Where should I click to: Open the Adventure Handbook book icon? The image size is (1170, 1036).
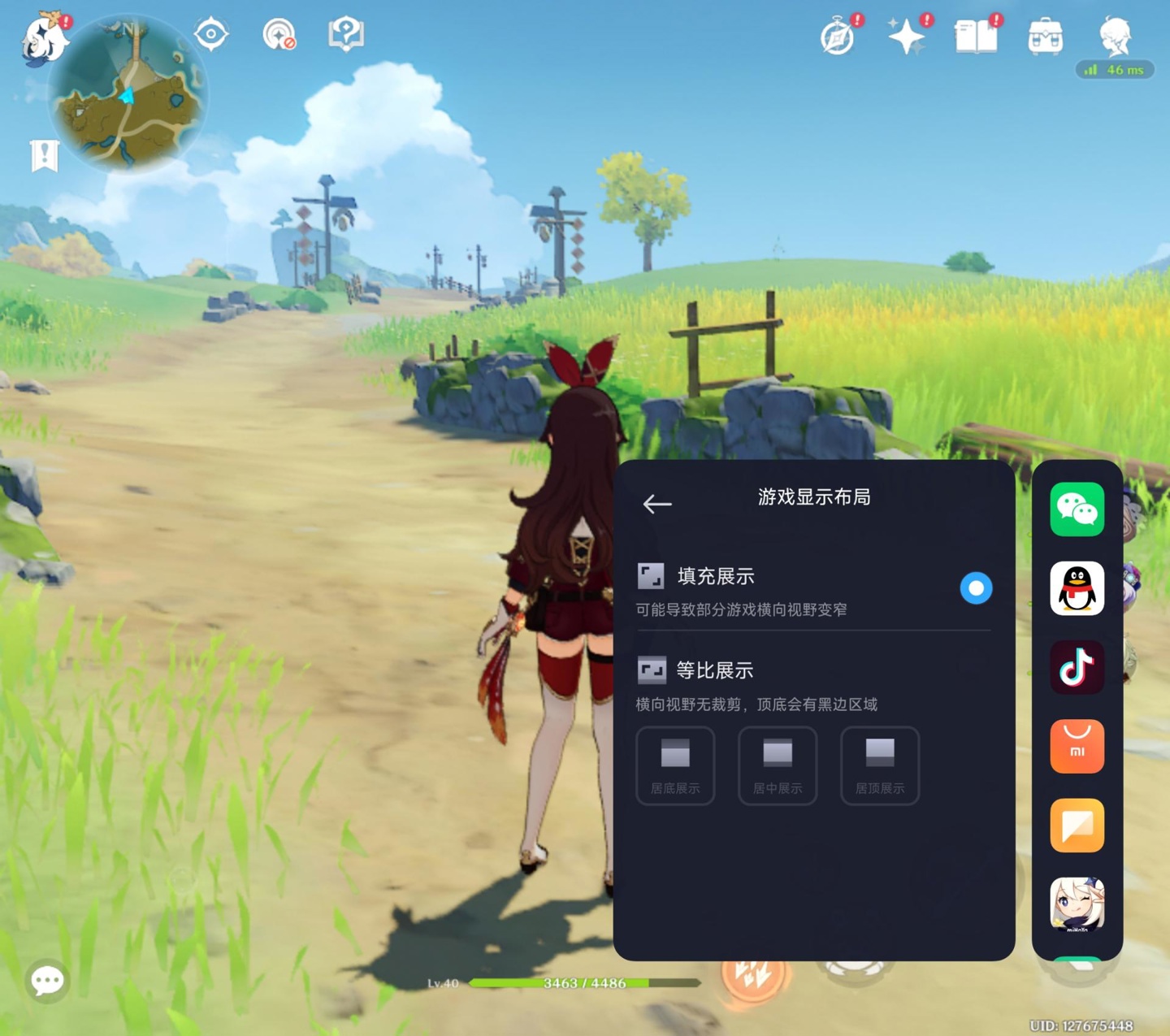tap(974, 34)
